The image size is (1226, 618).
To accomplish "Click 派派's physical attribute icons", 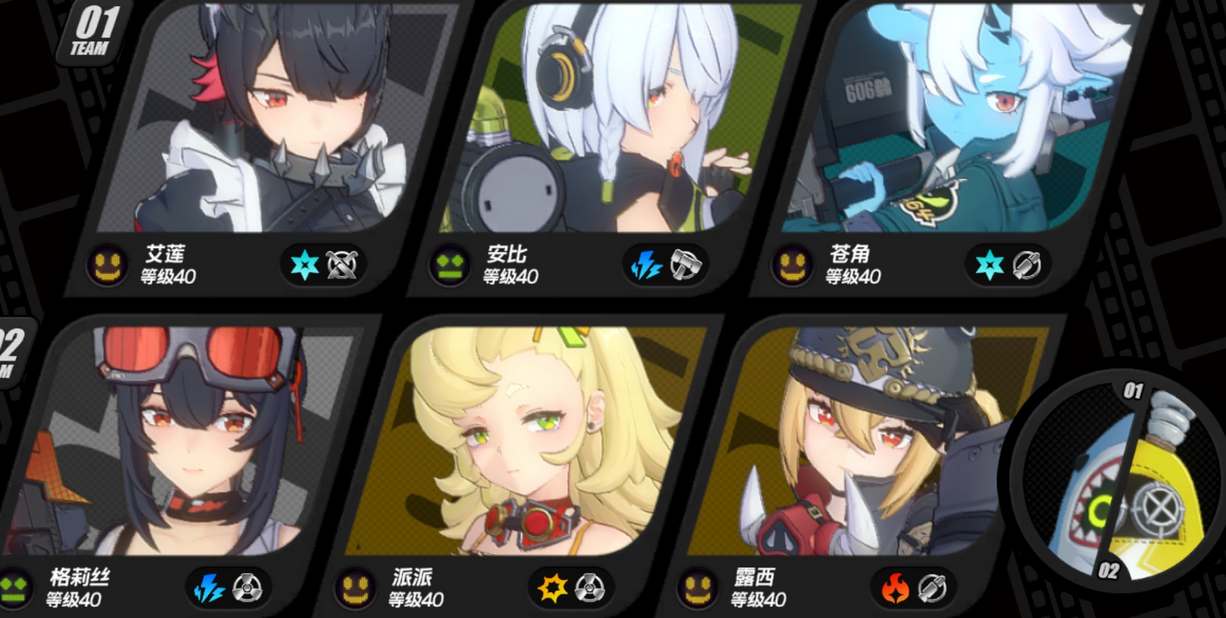I will coord(572,587).
